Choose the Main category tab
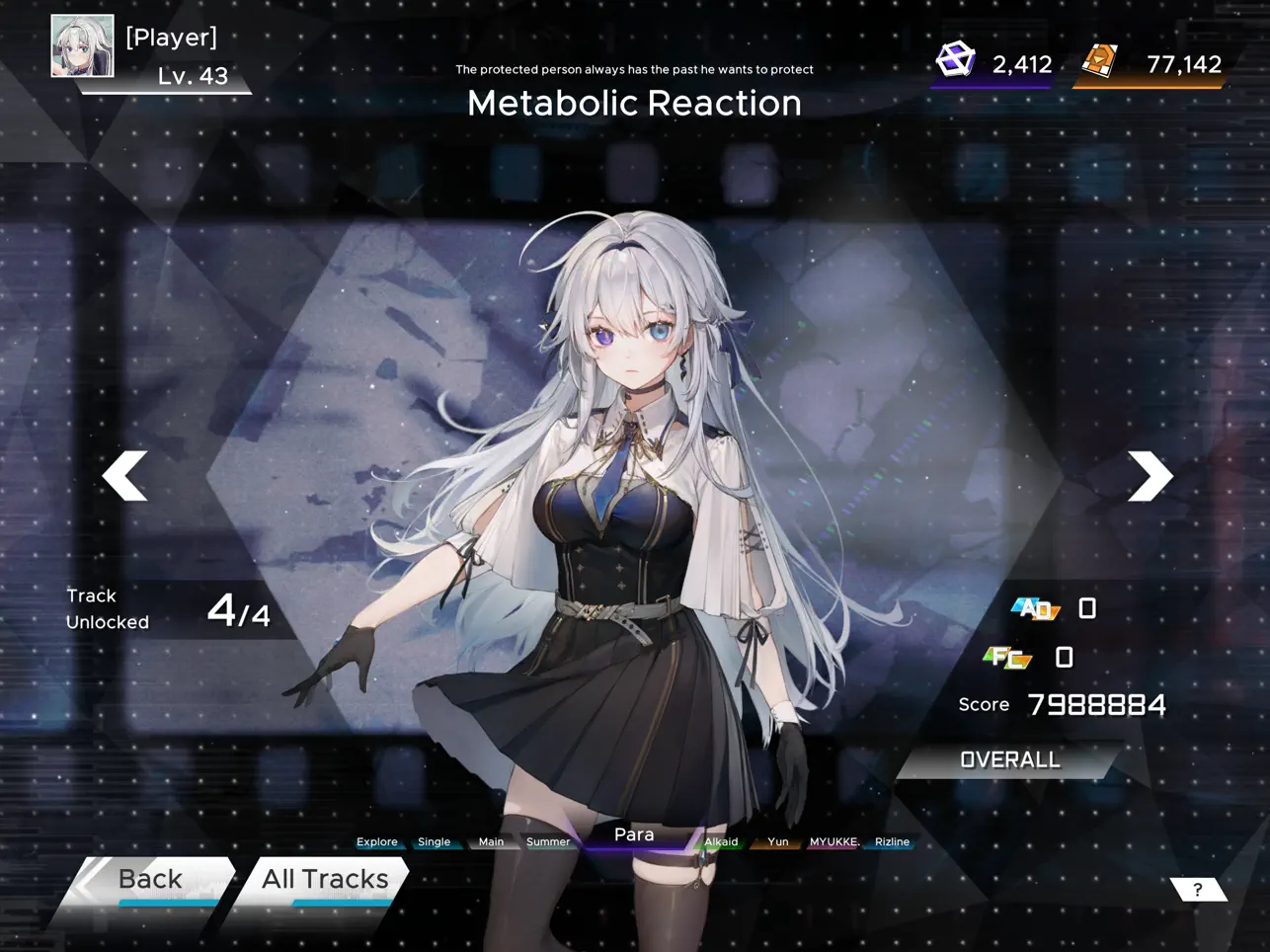 coord(491,842)
